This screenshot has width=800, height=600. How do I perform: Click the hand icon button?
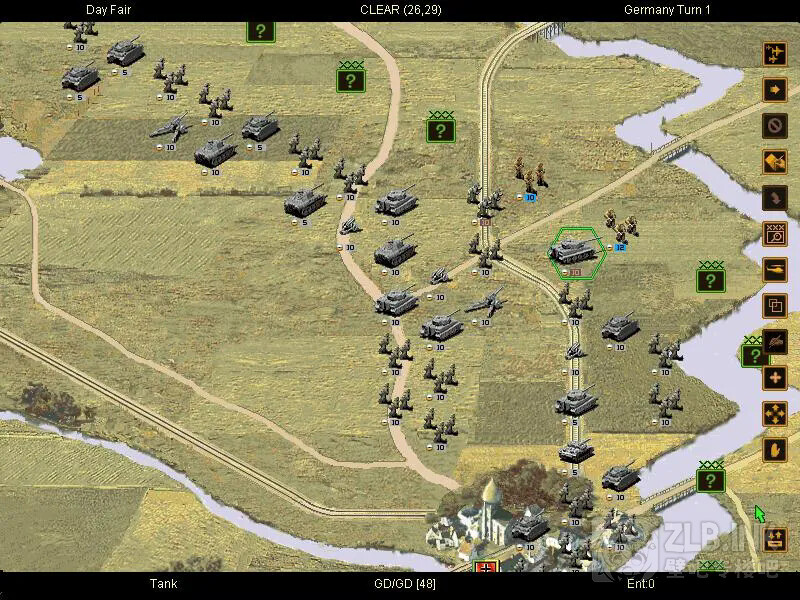point(775,449)
